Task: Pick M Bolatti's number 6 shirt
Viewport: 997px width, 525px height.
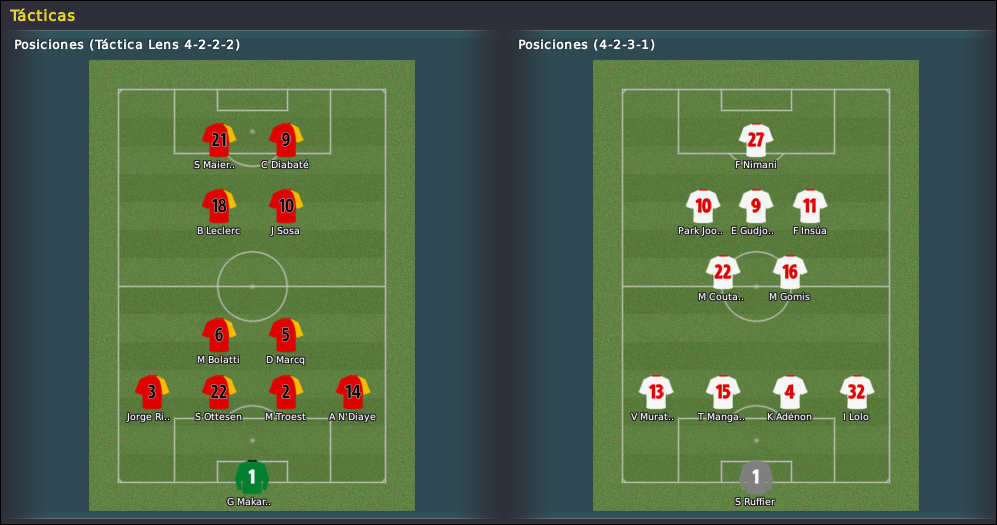Action: (218, 335)
